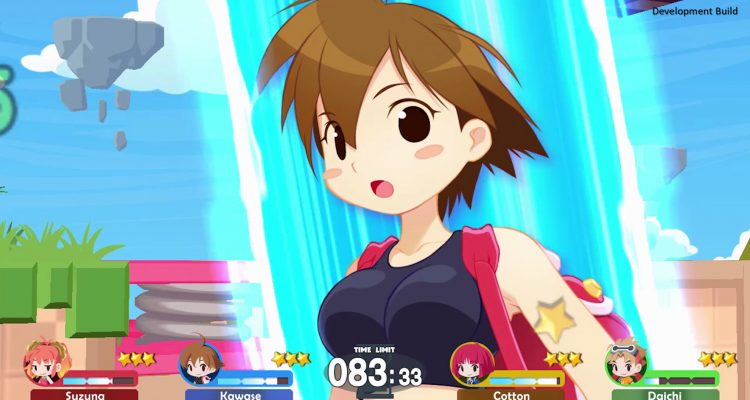Select Daichi's character portrait
This screenshot has width=750, height=400.
click(x=625, y=363)
